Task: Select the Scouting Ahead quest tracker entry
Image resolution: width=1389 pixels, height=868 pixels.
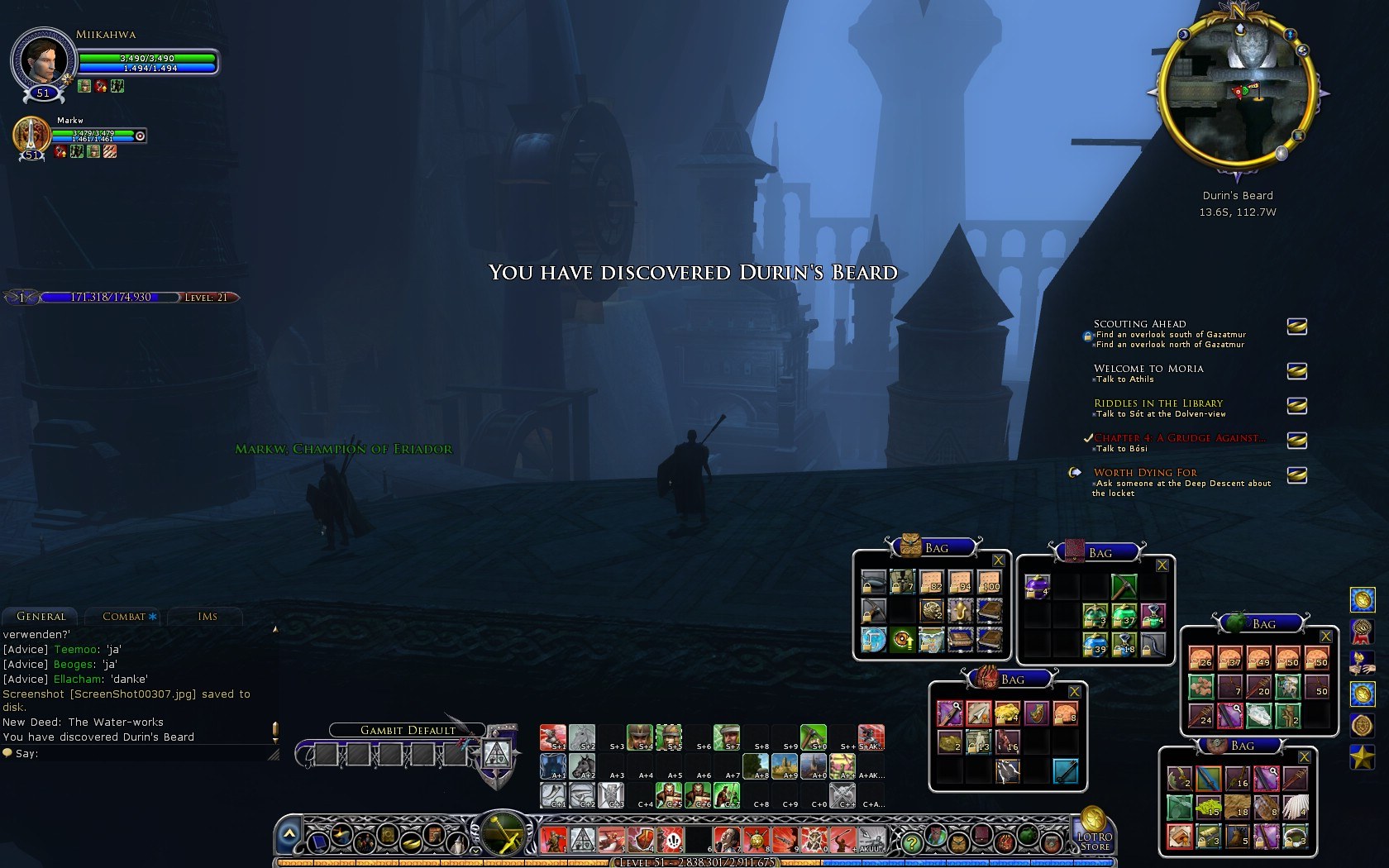Action: point(1139,324)
